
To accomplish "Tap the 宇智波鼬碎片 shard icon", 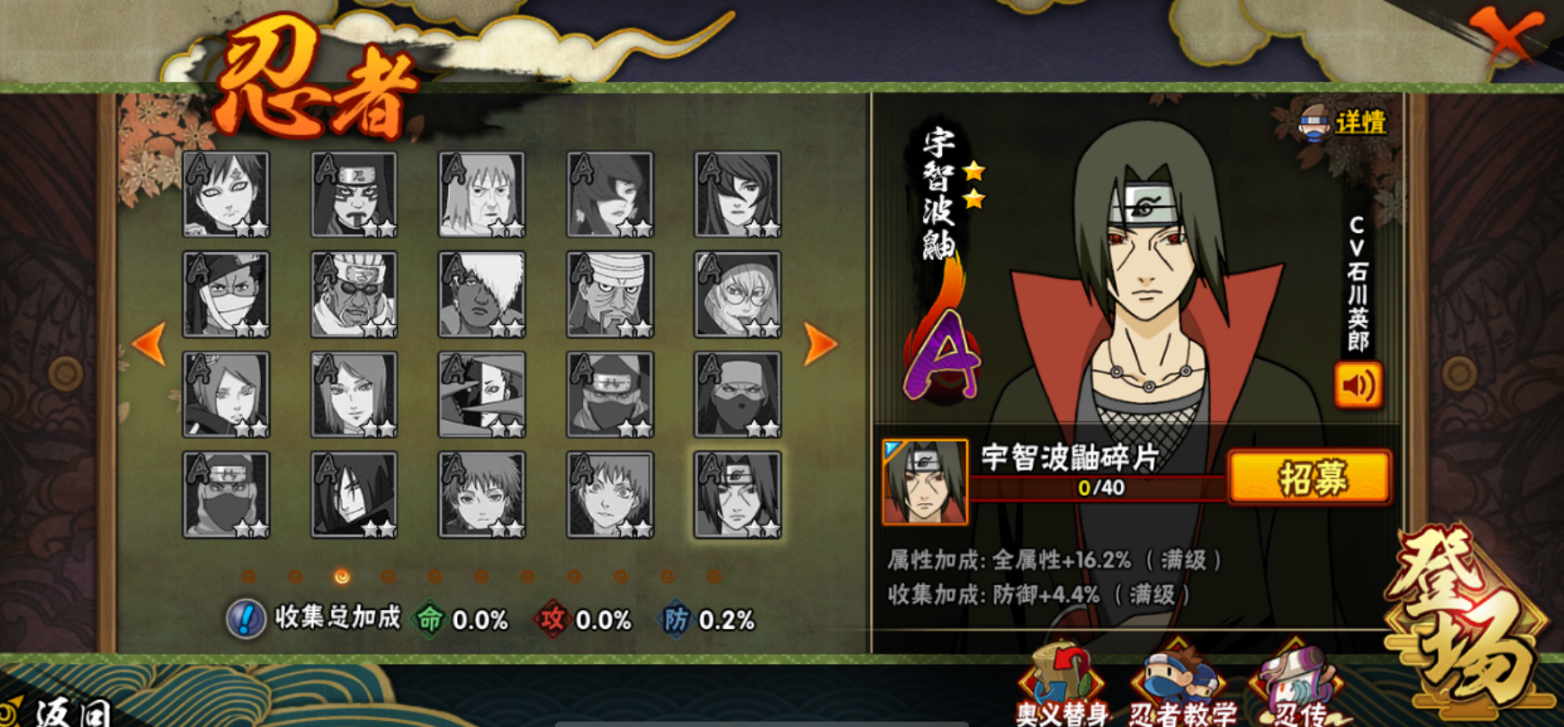I will click(925, 482).
